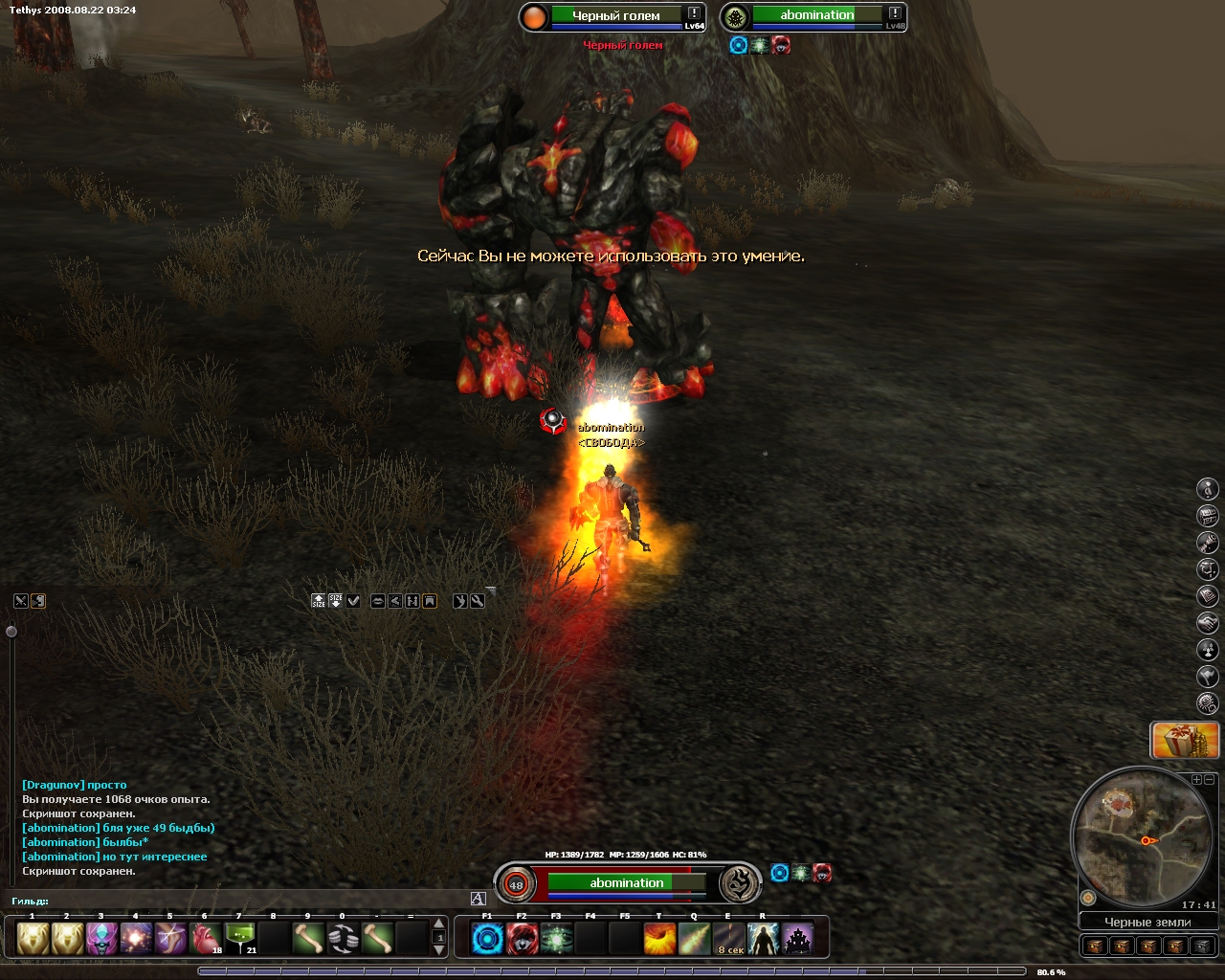Activate the blue ring skill in slot F1
The height and width of the screenshot is (980, 1225).
pyautogui.click(x=487, y=939)
